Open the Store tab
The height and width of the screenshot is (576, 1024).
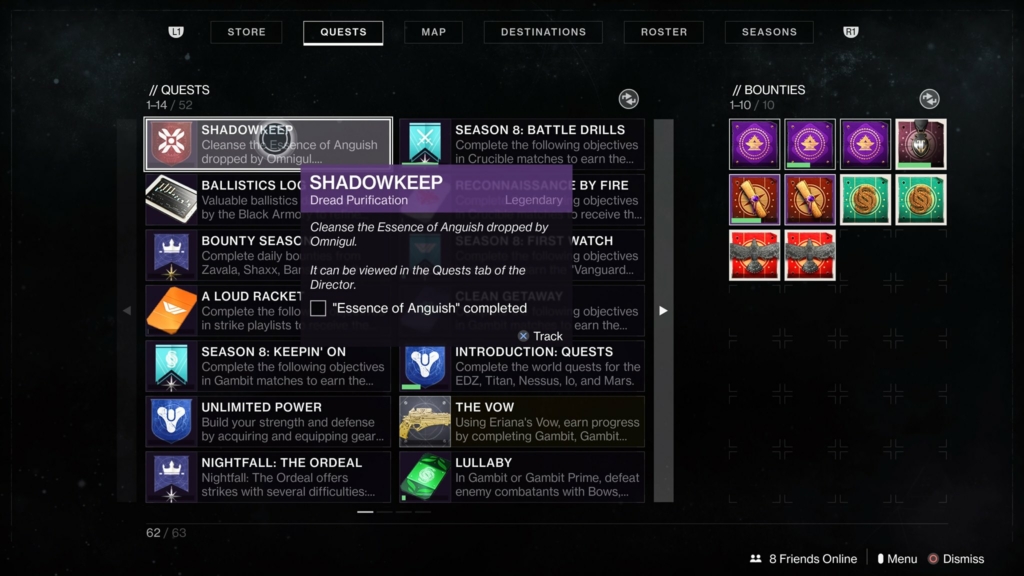pyautogui.click(x=246, y=32)
